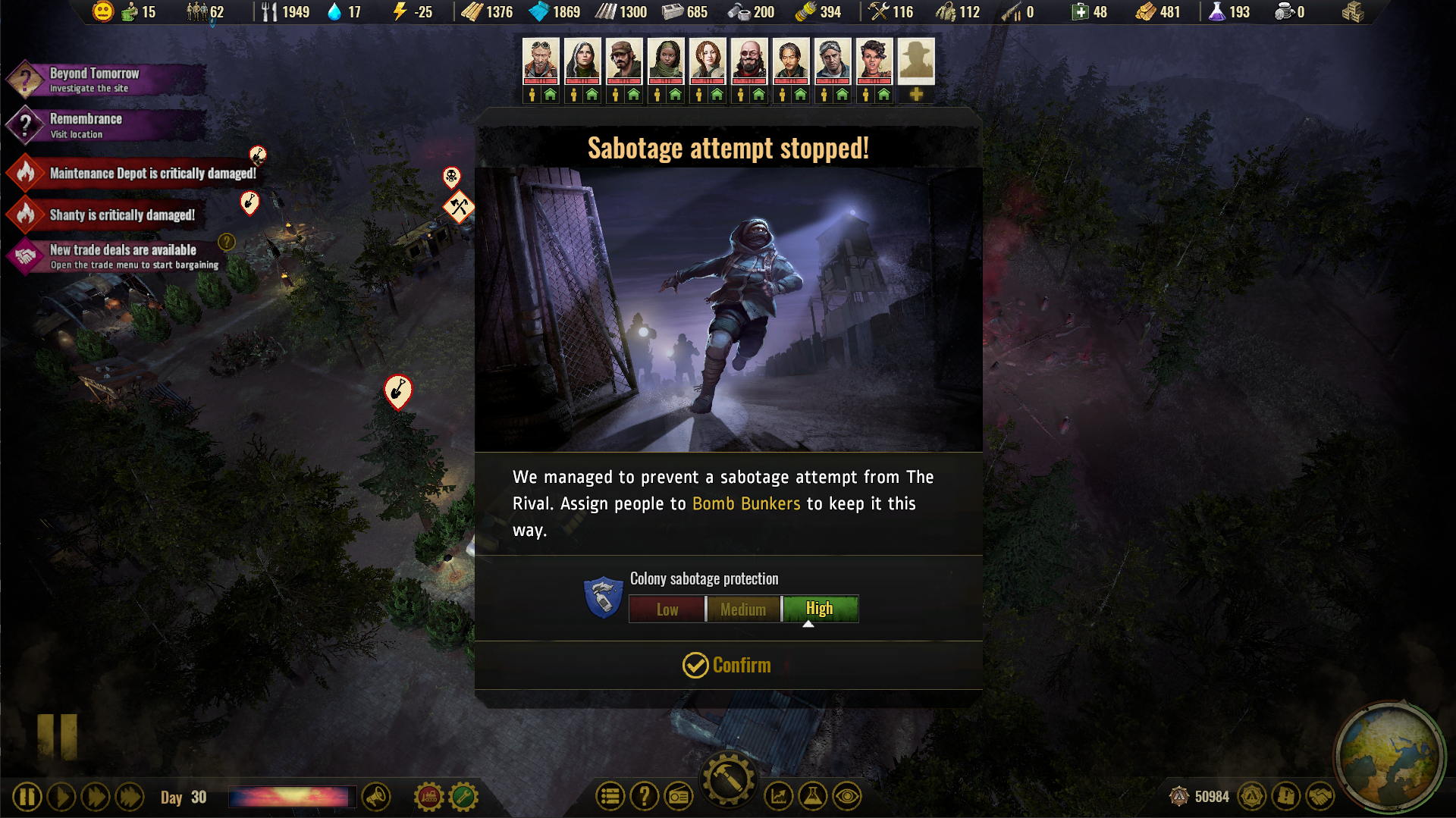Screen dimensions: 1456x818
Task: Open the statistics graph panel
Action: [779, 797]
